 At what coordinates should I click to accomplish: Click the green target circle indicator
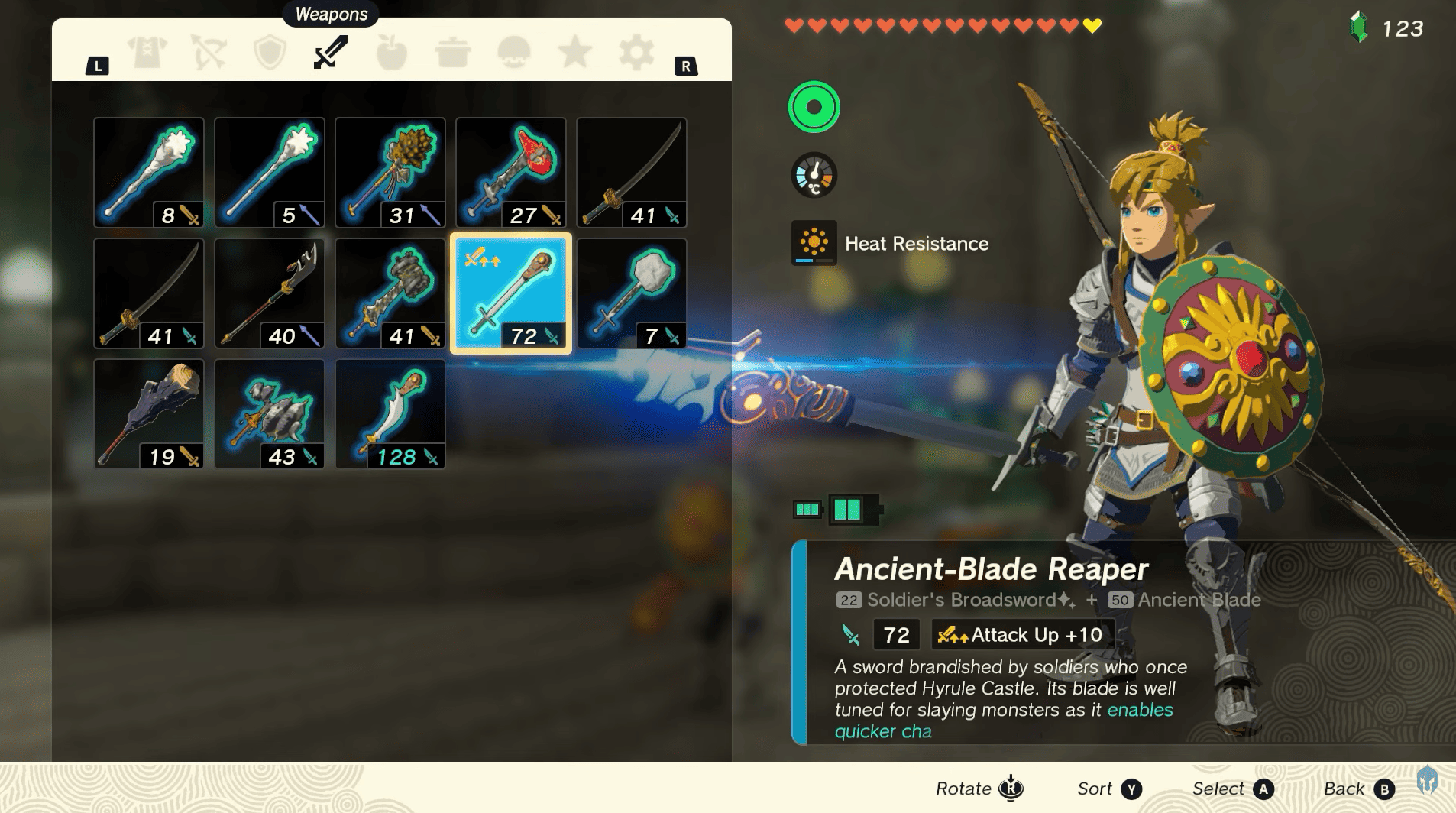pyautogui.click(x=813, y=107)
